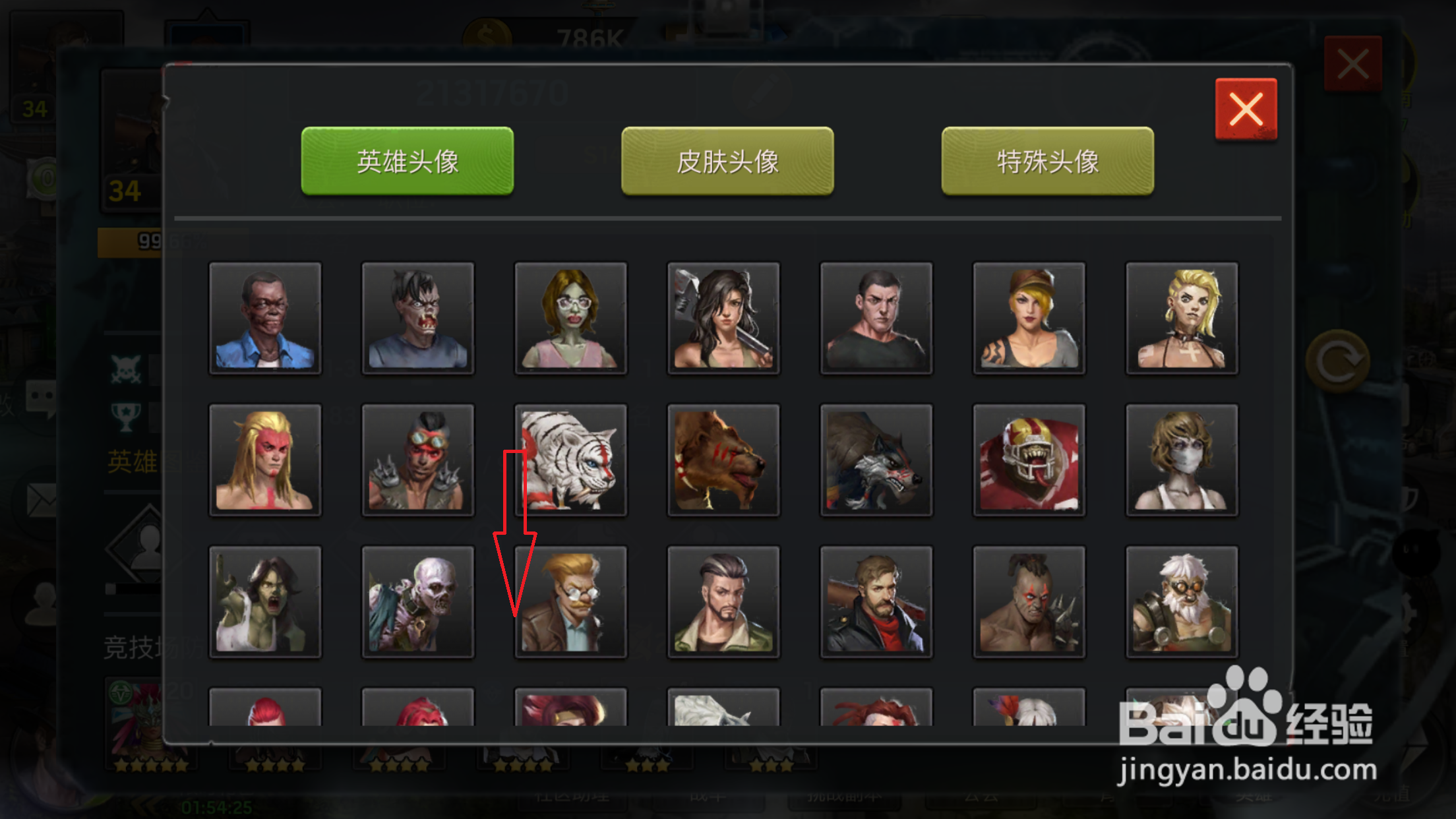Select the wolf avatar

point(876,460)
